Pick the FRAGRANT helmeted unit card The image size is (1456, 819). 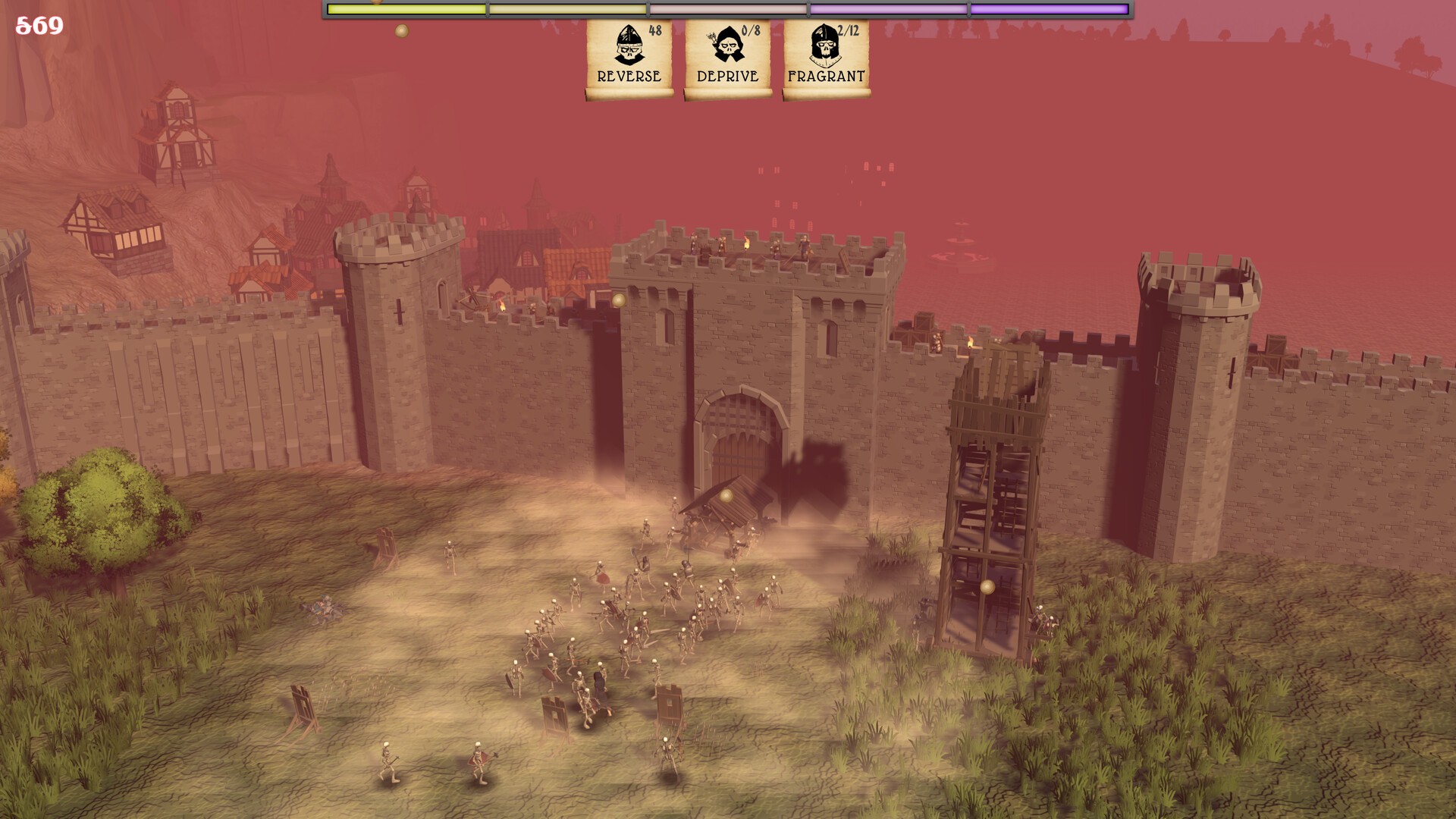(826, 58)
